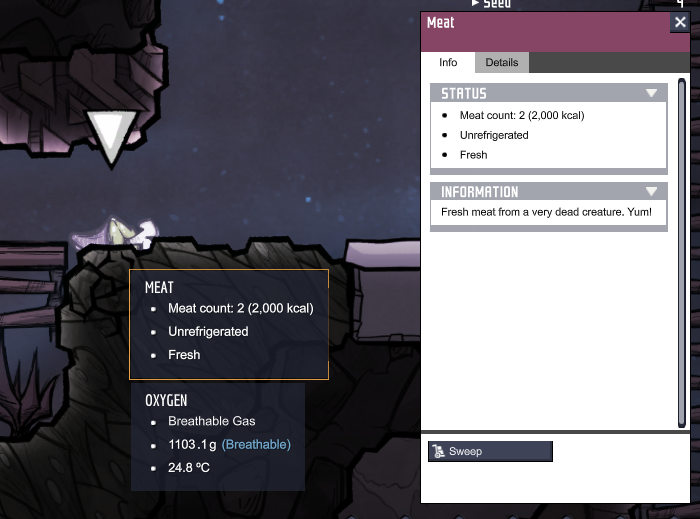Select the Info tab
This screenshot has height=519, width=700.
(448, 62)
